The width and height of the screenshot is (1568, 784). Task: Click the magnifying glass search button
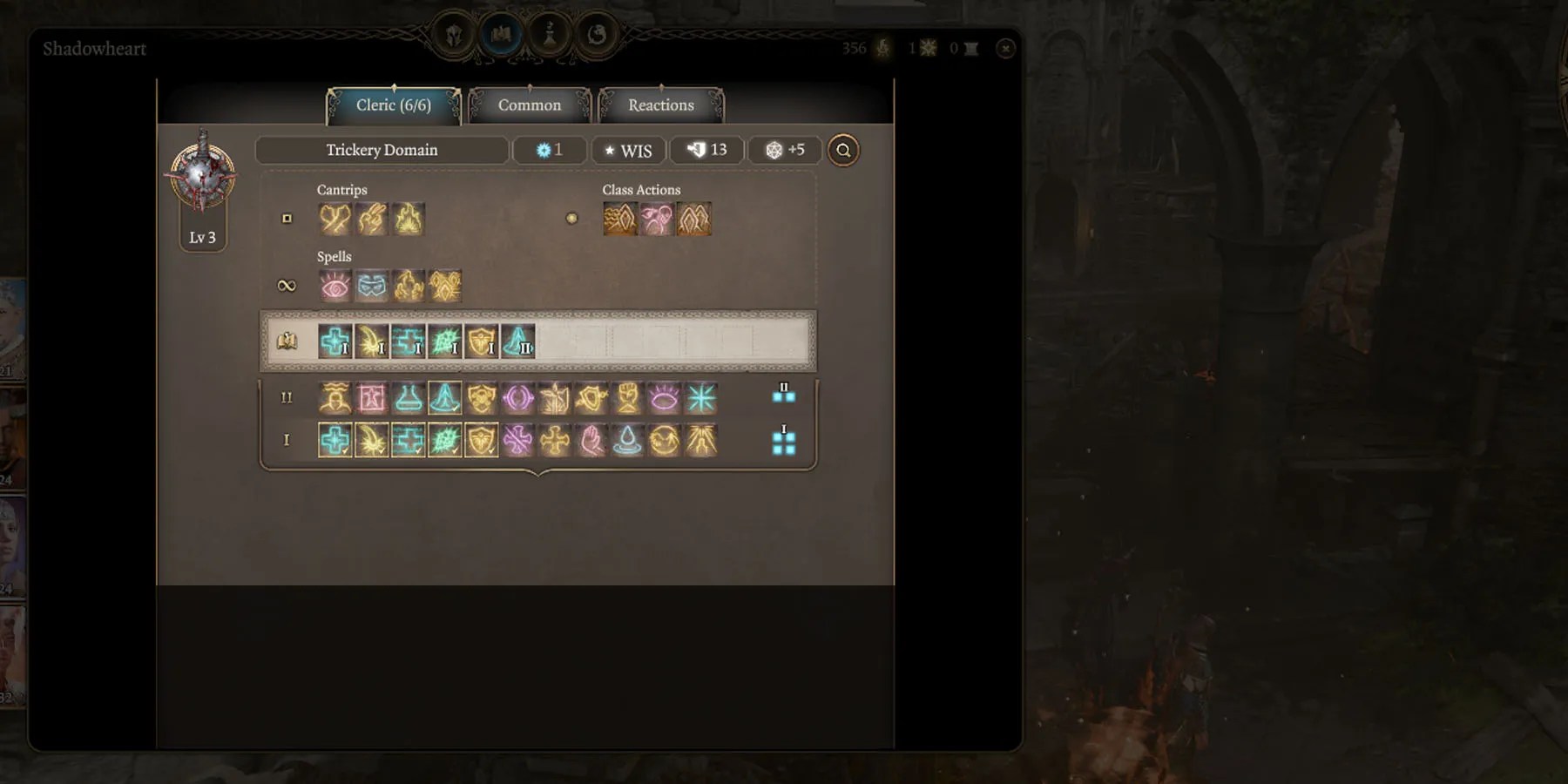point(842,151)
